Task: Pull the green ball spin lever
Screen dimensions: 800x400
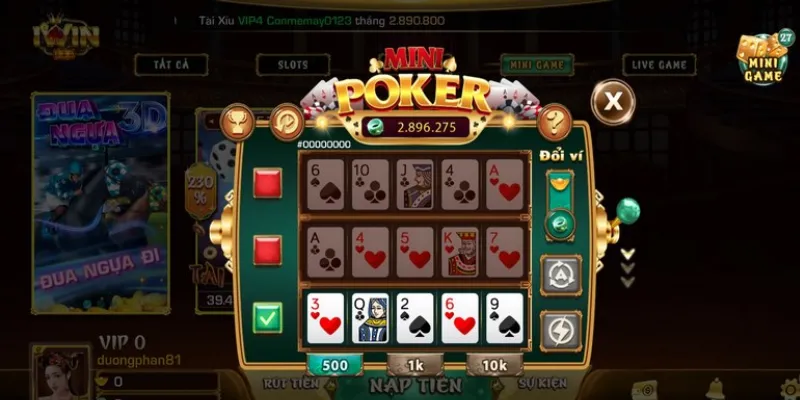Action: click(627, 211)
